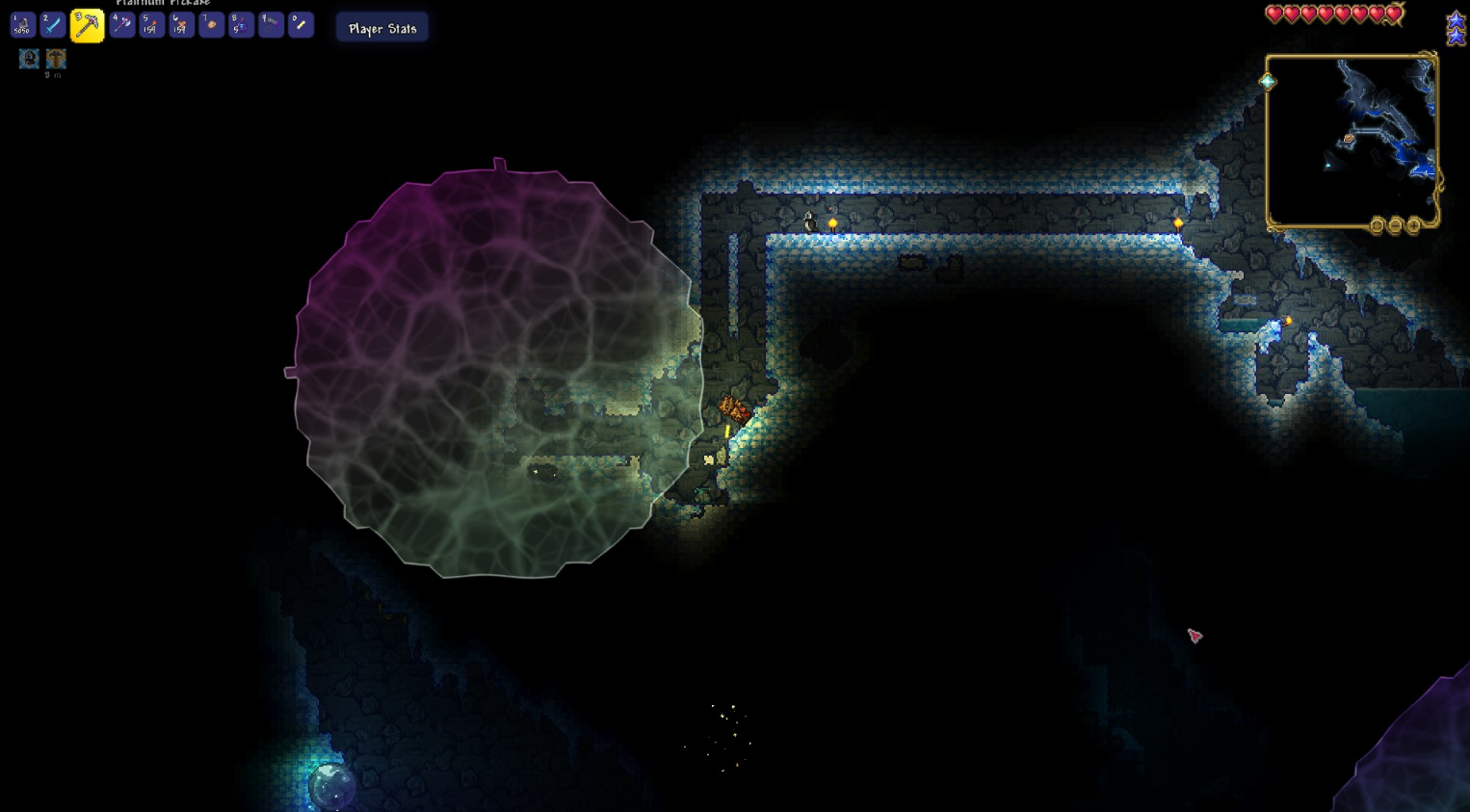This screenshot has height=812, width=1470.
Task: Click the pickaxe buff icon under the hotbar
Action: 56,60
